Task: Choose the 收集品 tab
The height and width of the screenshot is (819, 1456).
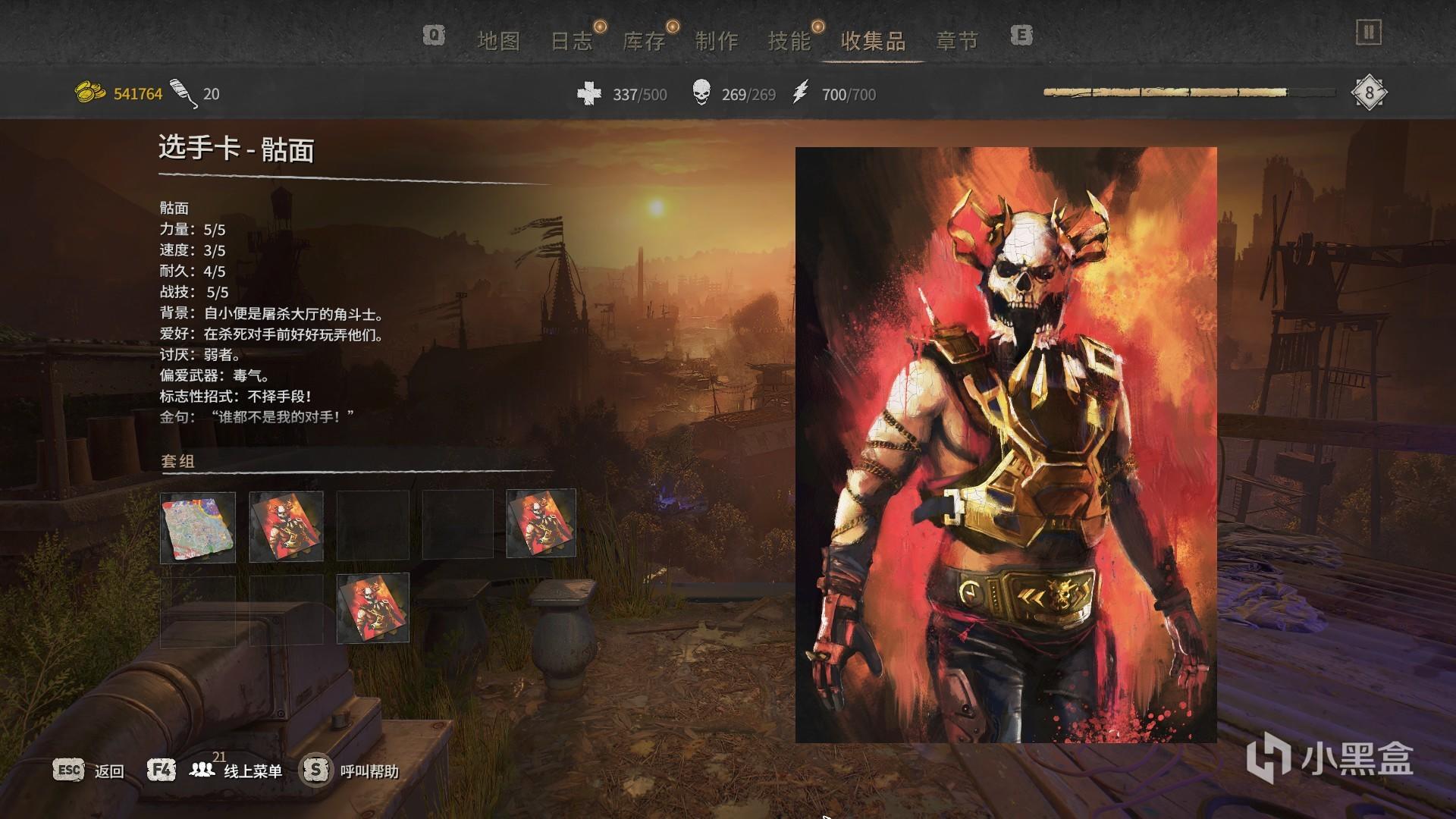Action: 874,41
